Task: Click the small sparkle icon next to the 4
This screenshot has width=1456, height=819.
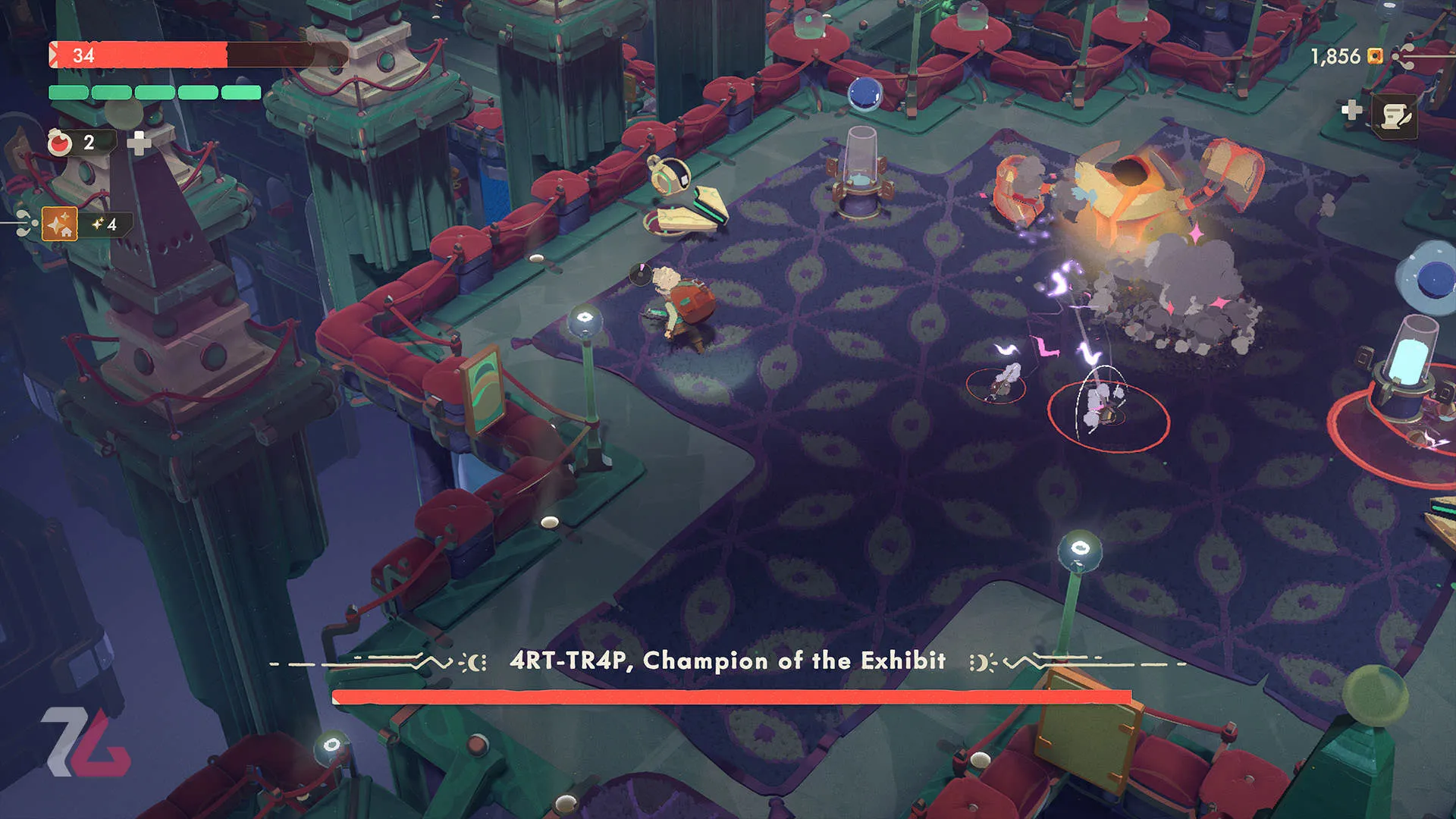Action: [x=99, y=224]
